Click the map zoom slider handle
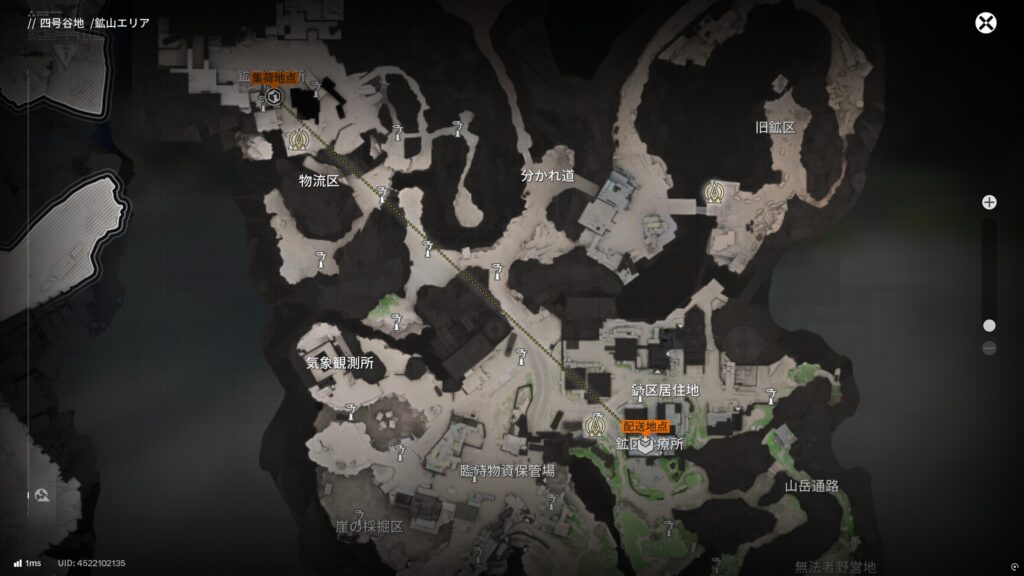 989,325
